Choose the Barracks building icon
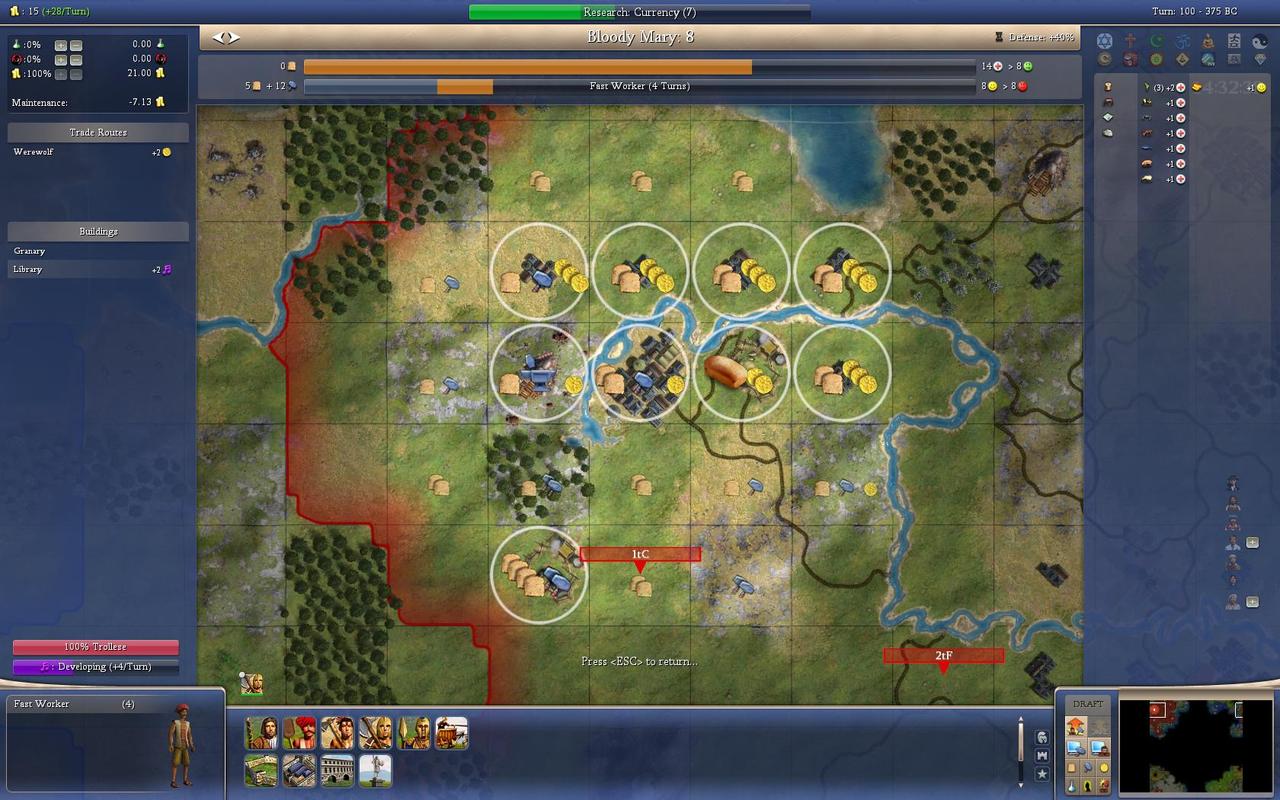This screenshot has height=800, width=1280. [x=299, y=771]
